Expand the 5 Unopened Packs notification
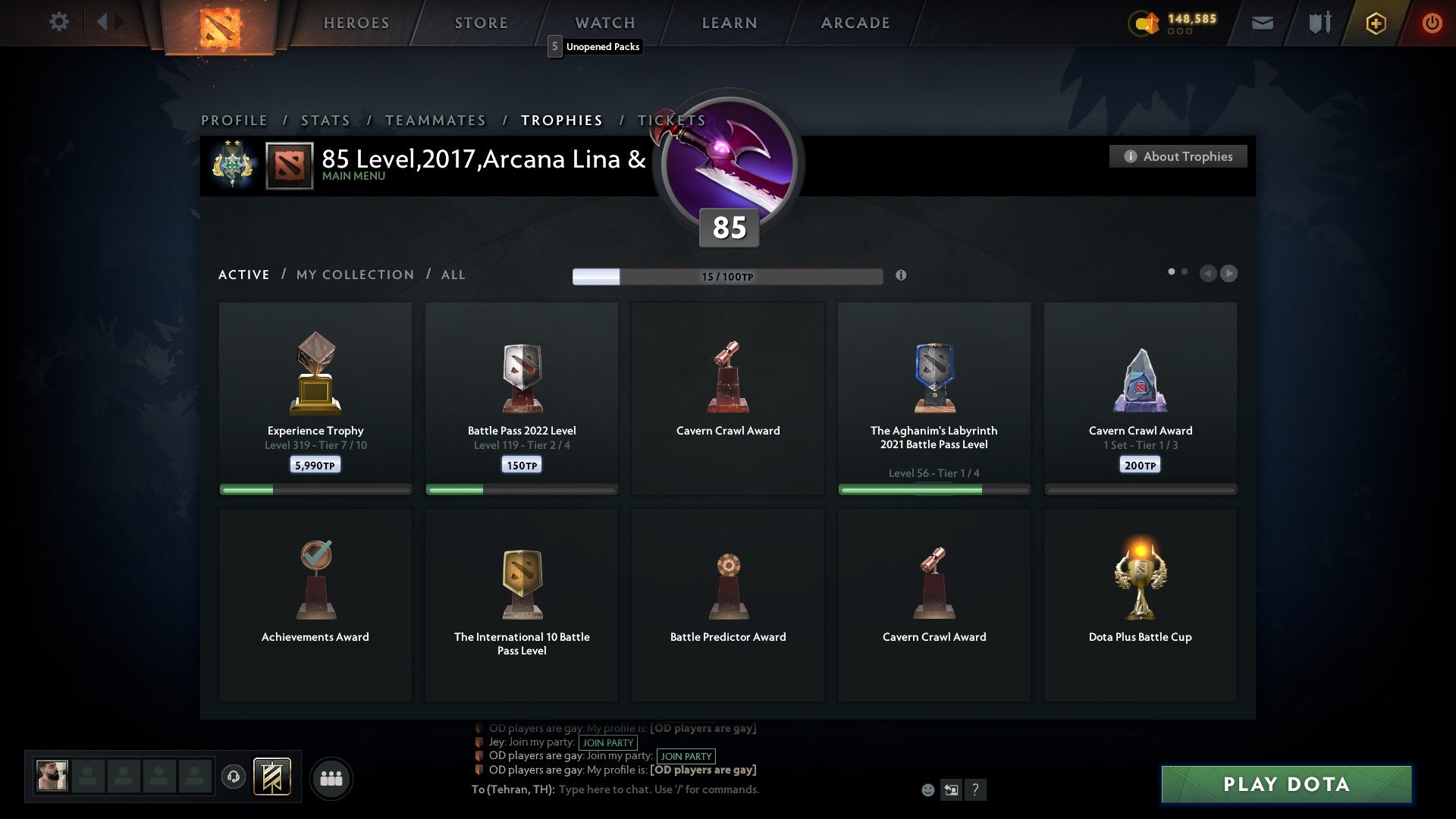This screenshot has width=1456, height=819. point(595,46)
